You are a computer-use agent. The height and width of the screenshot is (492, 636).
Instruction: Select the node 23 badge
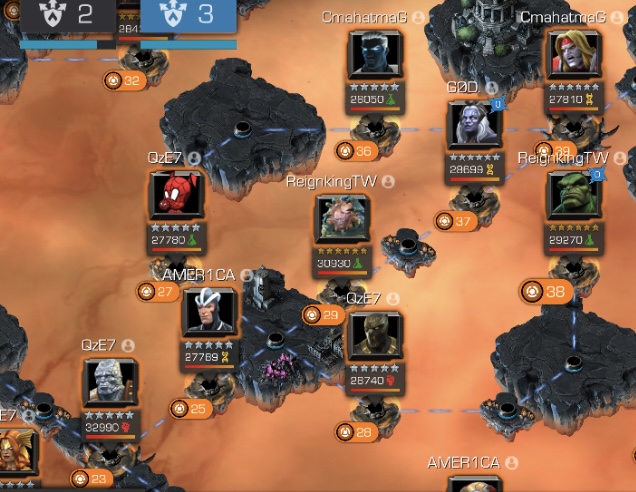click(91, 478)
